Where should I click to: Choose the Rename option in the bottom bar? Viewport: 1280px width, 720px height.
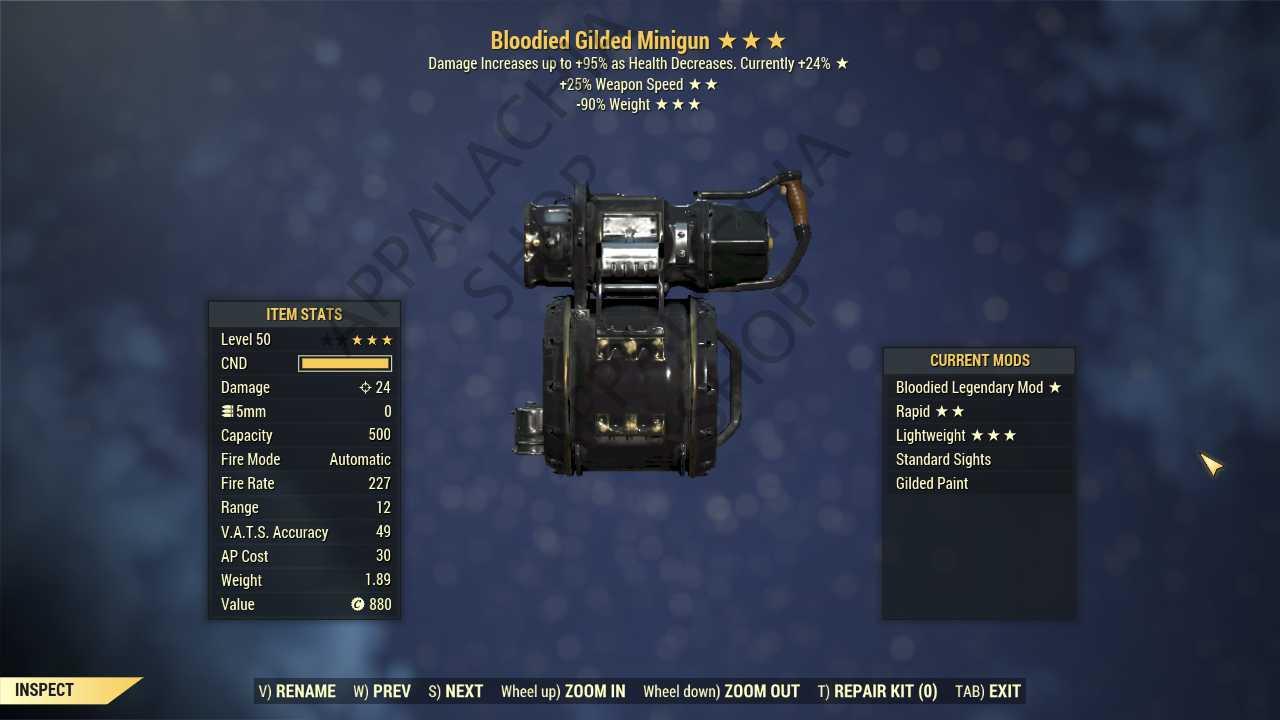click(x=297, y=691)
